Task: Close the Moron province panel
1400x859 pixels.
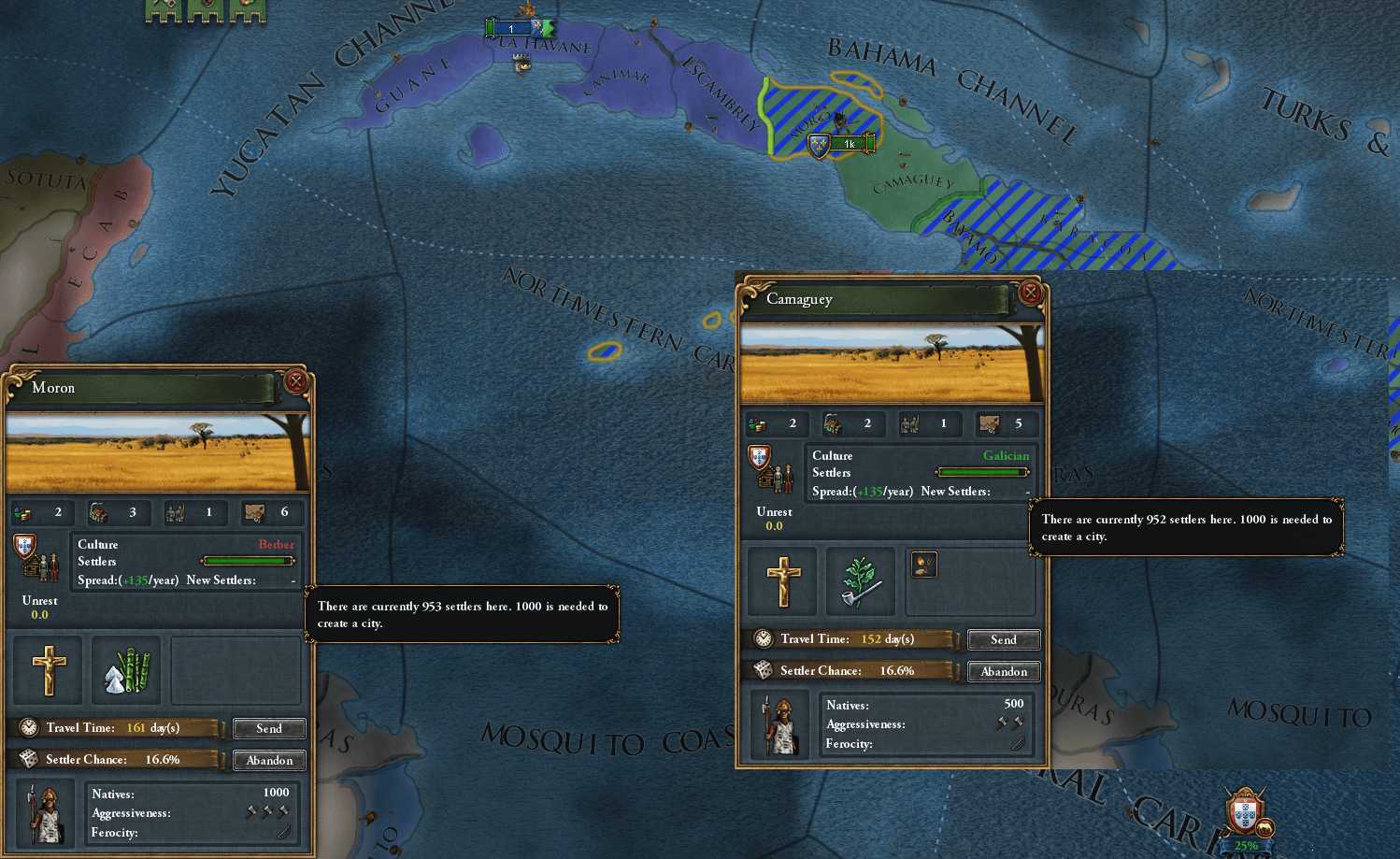Action: 296,381
